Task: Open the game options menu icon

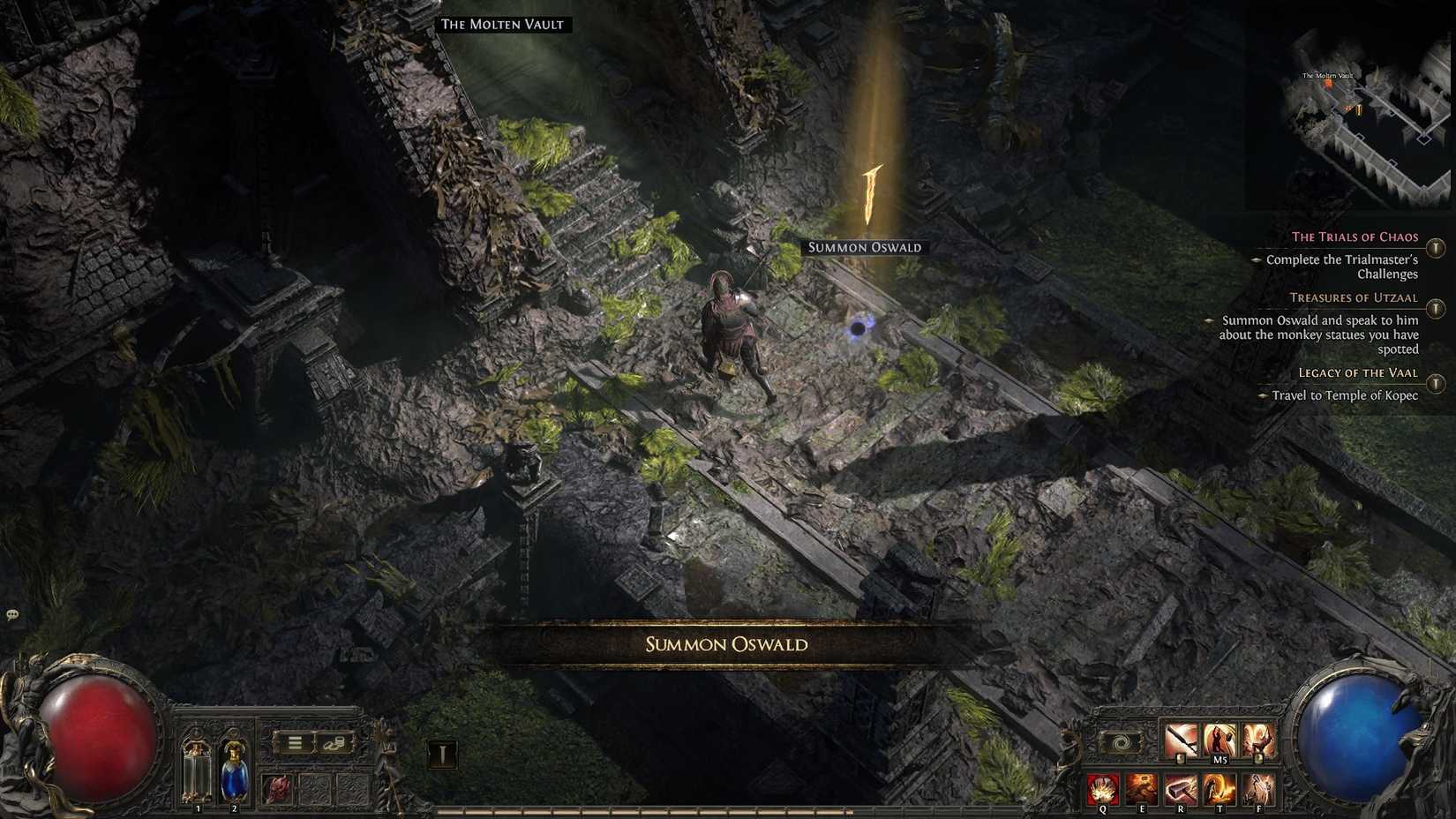Action: pos(297,741)
